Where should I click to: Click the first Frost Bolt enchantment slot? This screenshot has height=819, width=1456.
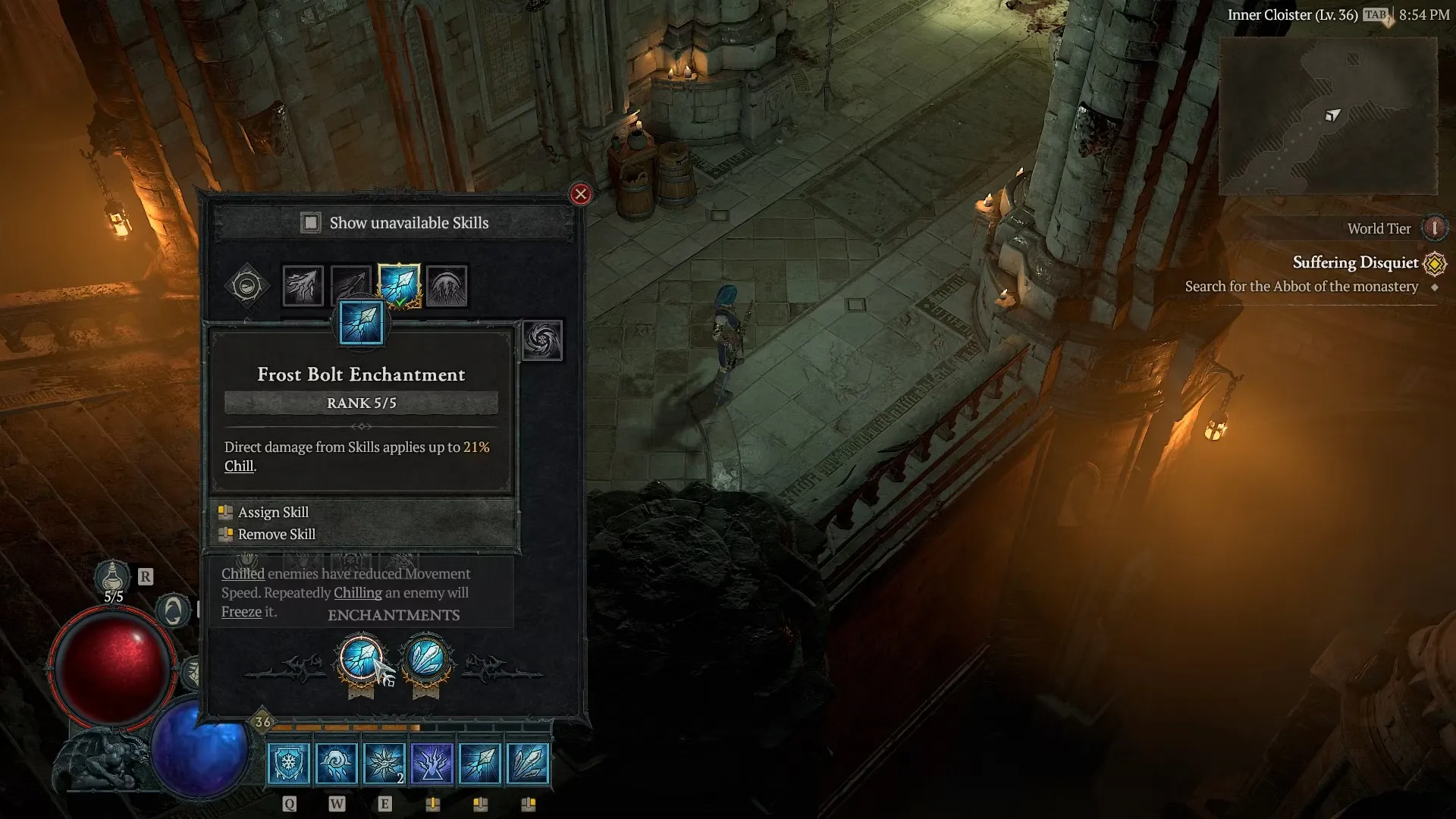(361, 658)
